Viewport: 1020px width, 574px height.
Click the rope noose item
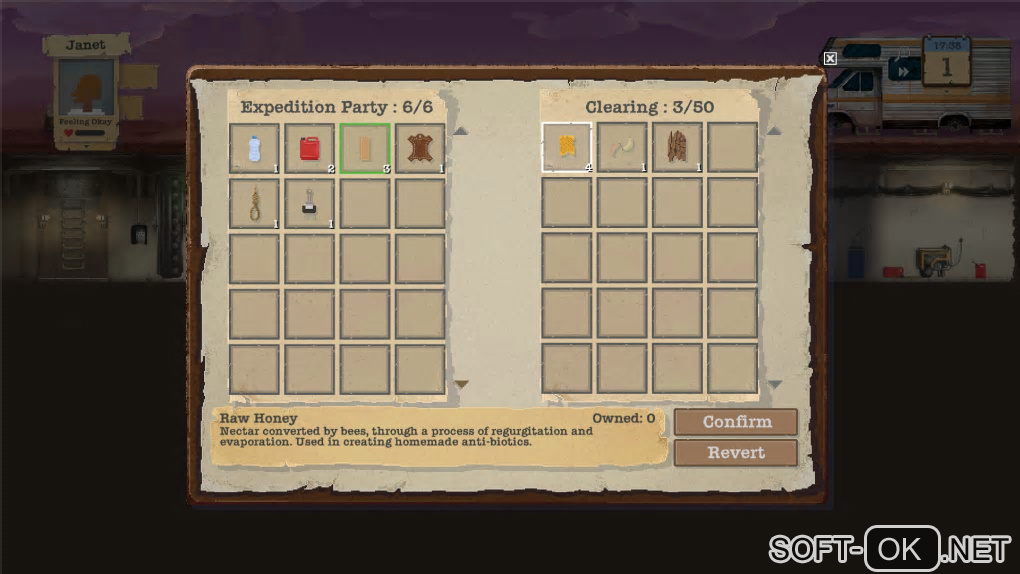[x=254, y=204]
